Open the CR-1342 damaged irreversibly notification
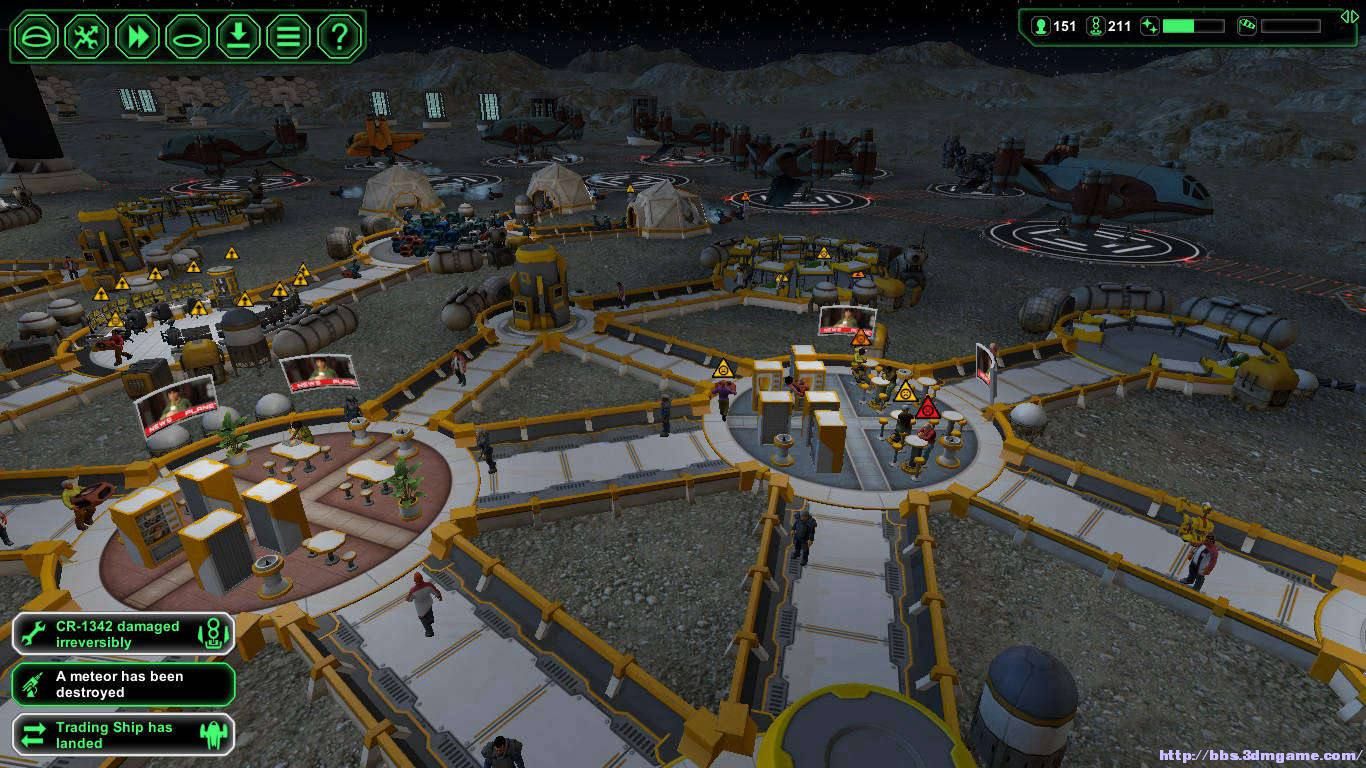This screenshot has width=1366, height=768. [123, 634]
